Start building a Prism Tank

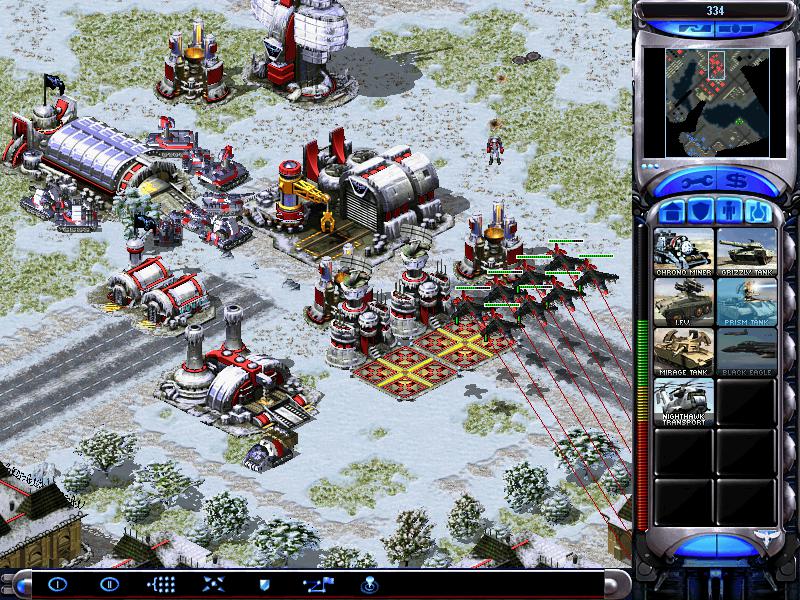[x=746, y=302]
